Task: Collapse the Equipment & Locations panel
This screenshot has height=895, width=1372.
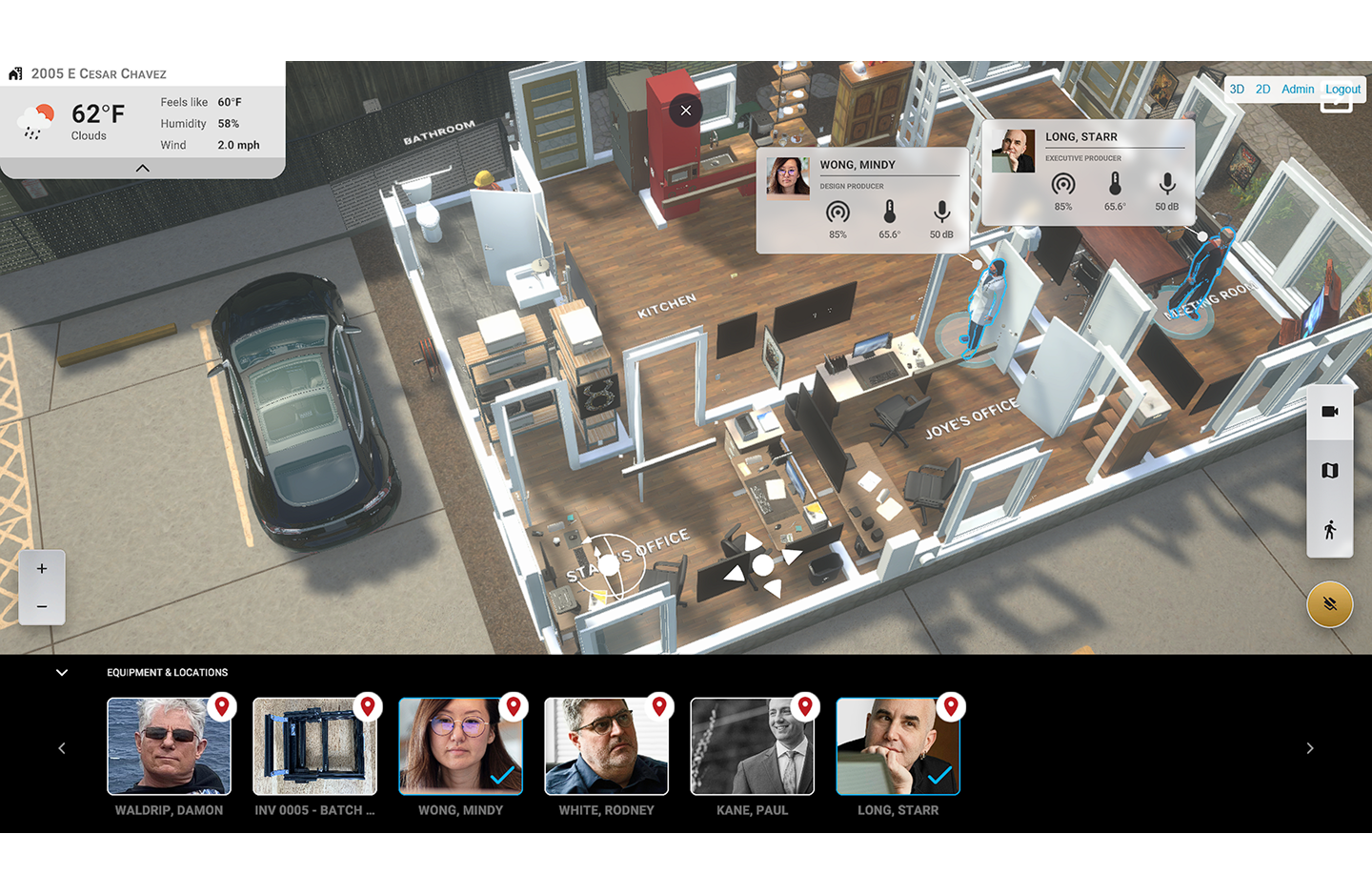Action: click(62, 672)
